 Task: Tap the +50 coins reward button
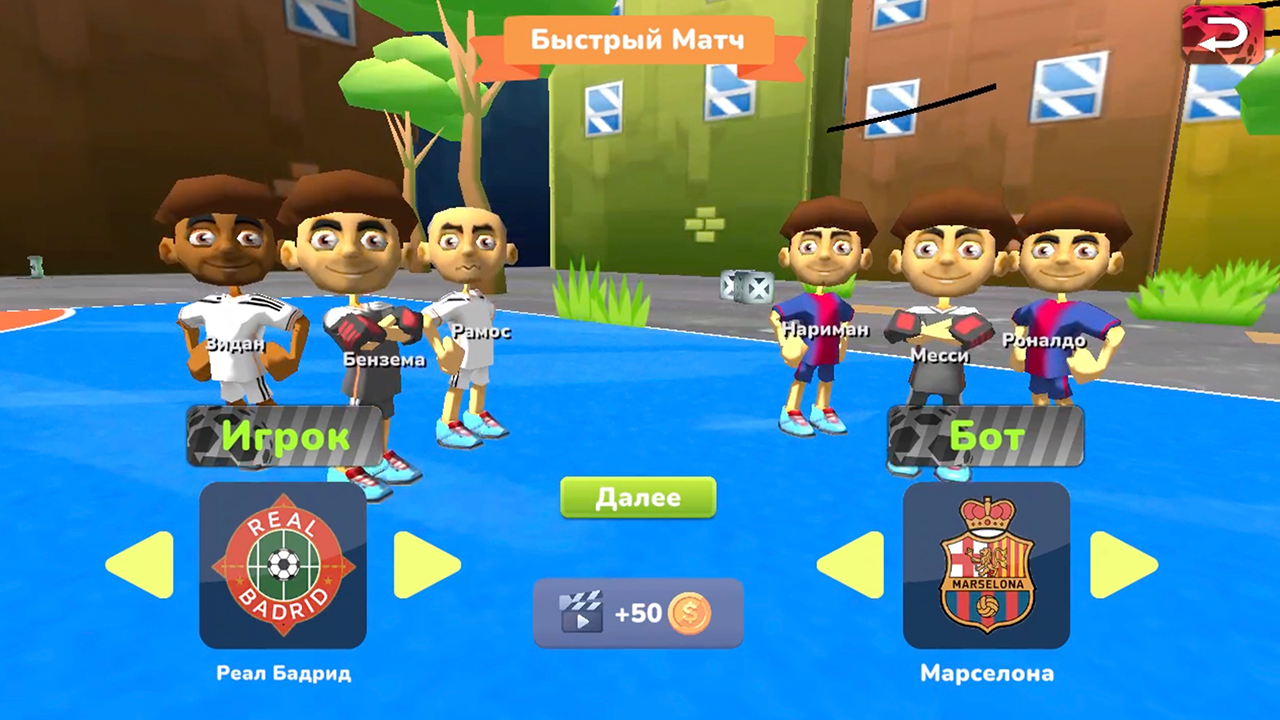click(x=637, y=613)
